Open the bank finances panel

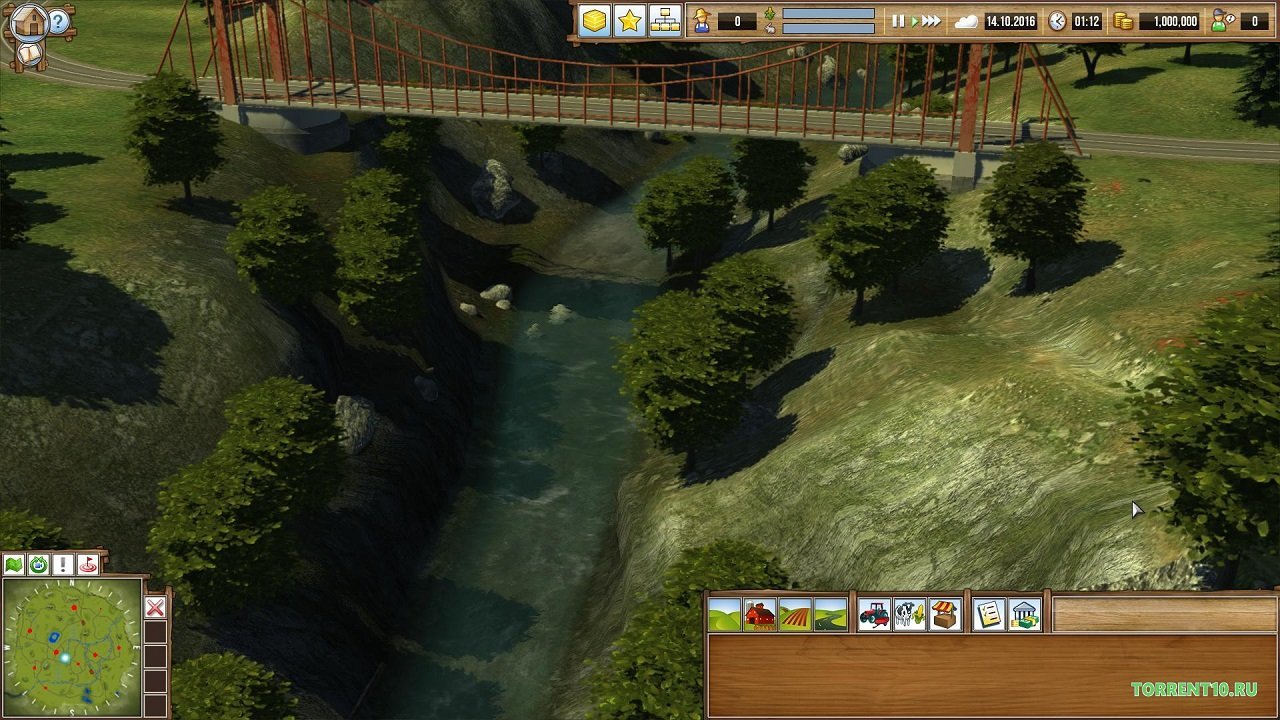coord(1024,615)
